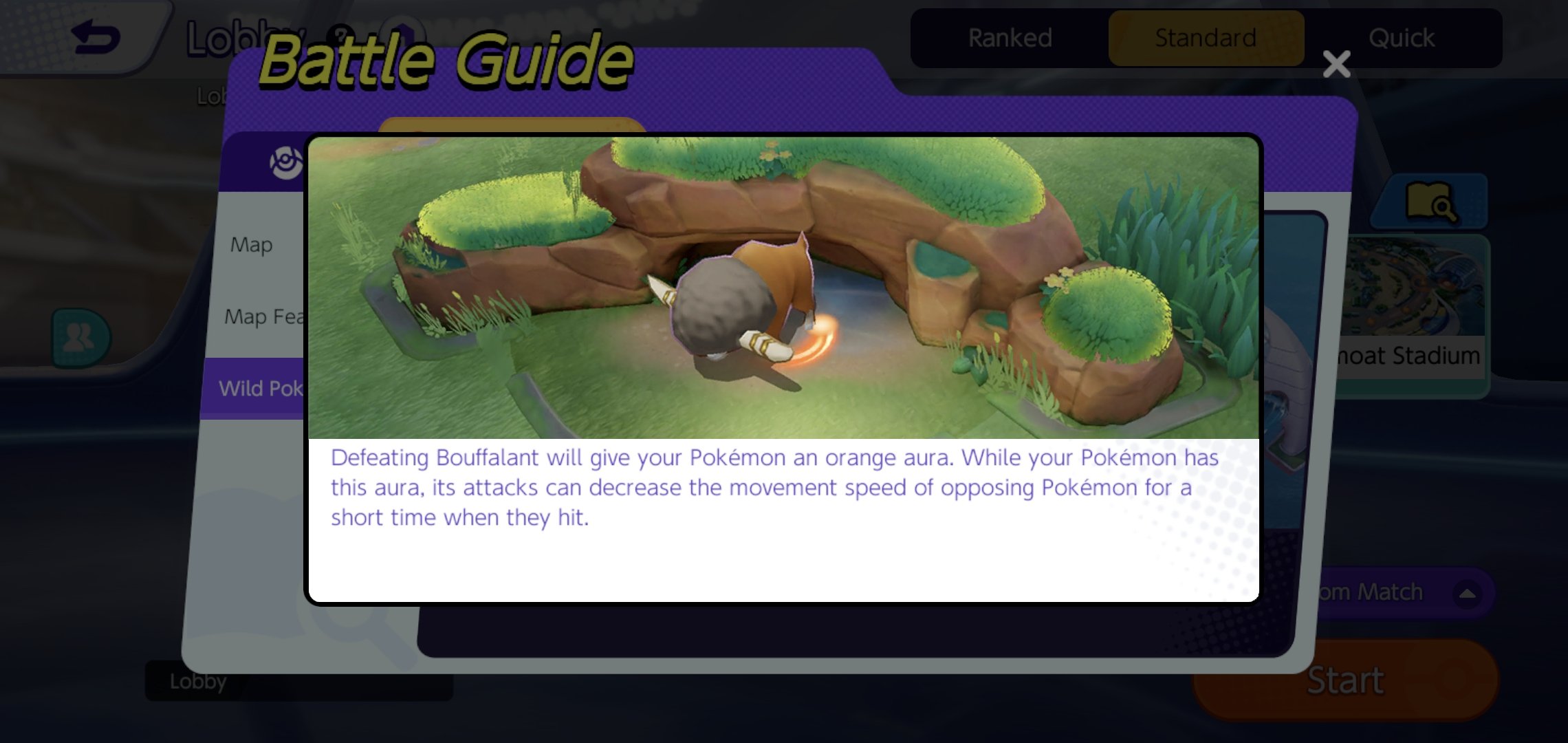
Task: Open the Map guide entry
Action: tap(252, 245)
